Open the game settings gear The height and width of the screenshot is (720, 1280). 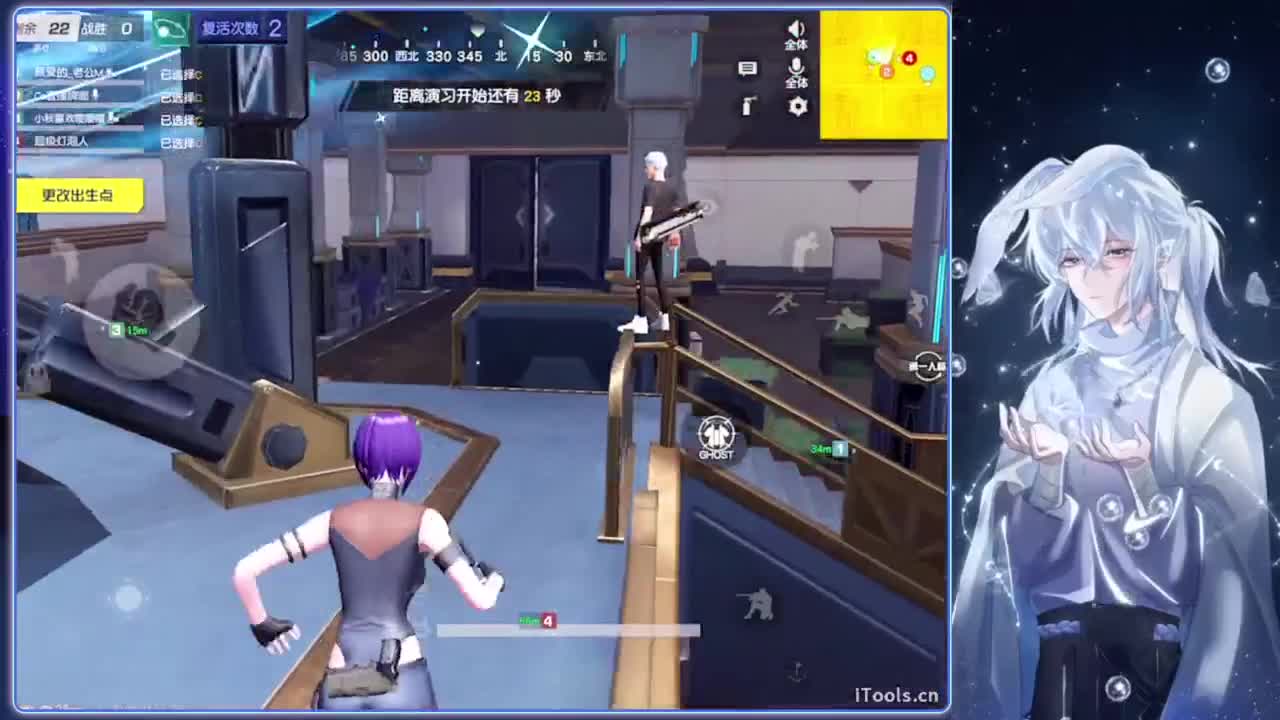tap(797, 108)
